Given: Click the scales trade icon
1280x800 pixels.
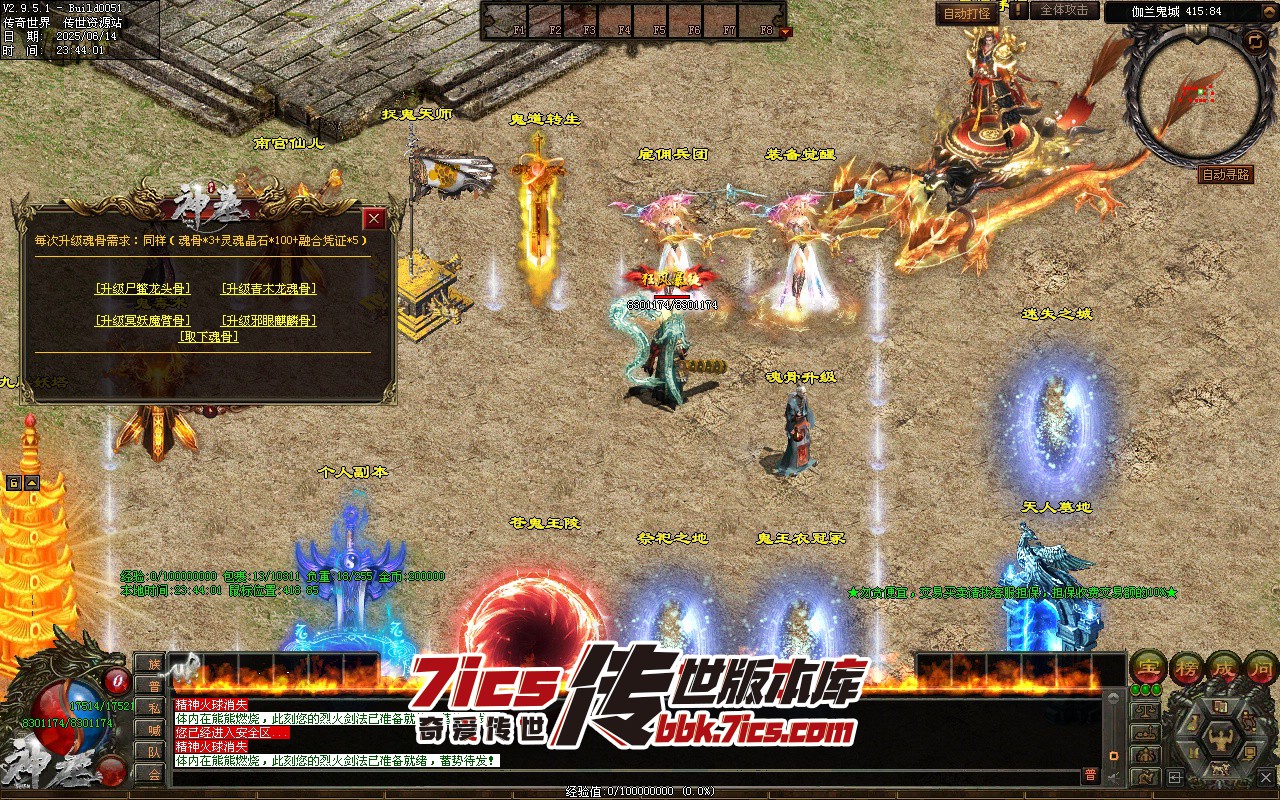Looking at the screenshot, I should pos(1146,710).
